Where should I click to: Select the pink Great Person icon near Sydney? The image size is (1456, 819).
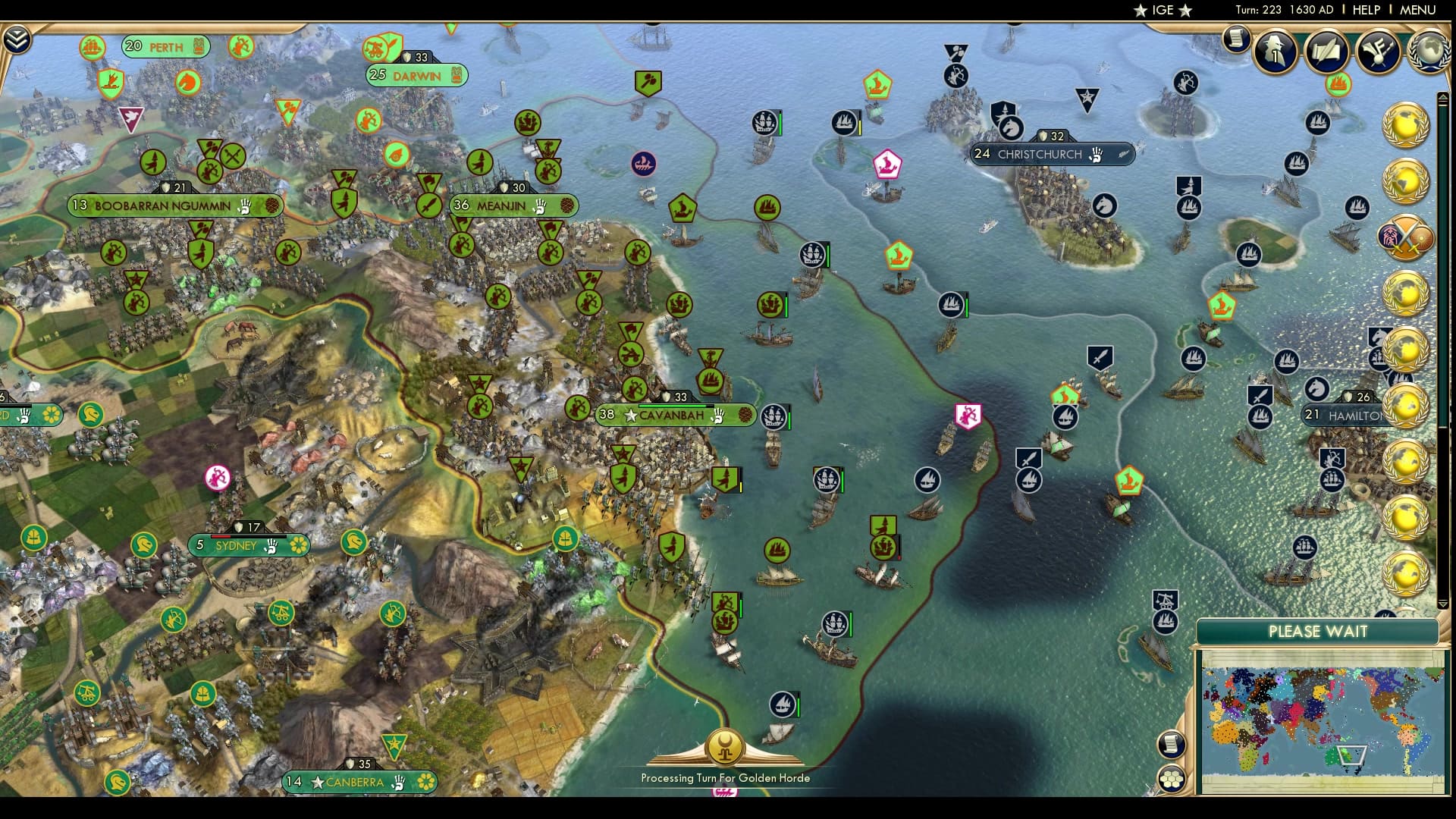coord(218,478)
